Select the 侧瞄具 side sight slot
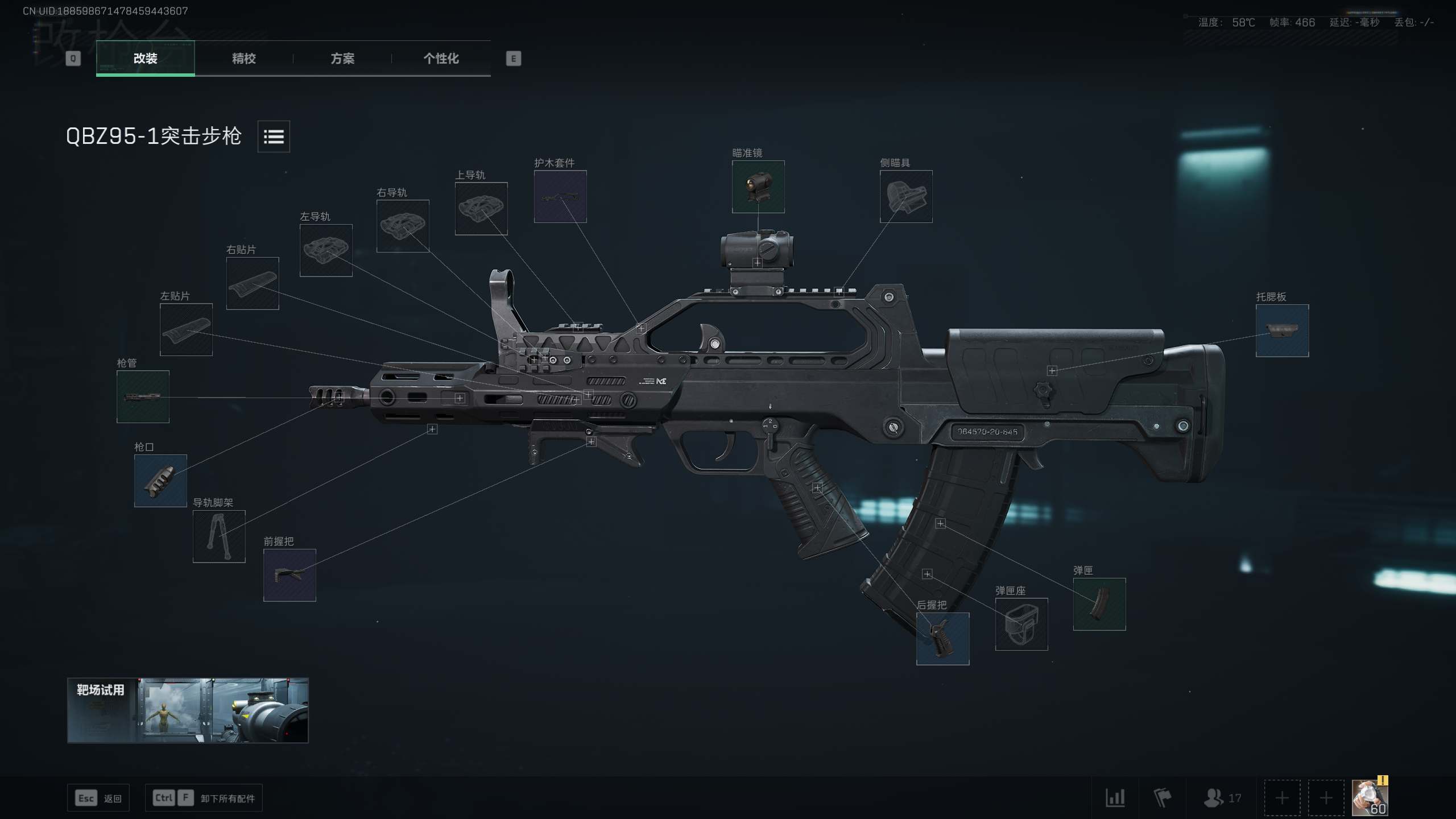The width and height of the screenshot is (1456, 819). (x=905, y=197)
